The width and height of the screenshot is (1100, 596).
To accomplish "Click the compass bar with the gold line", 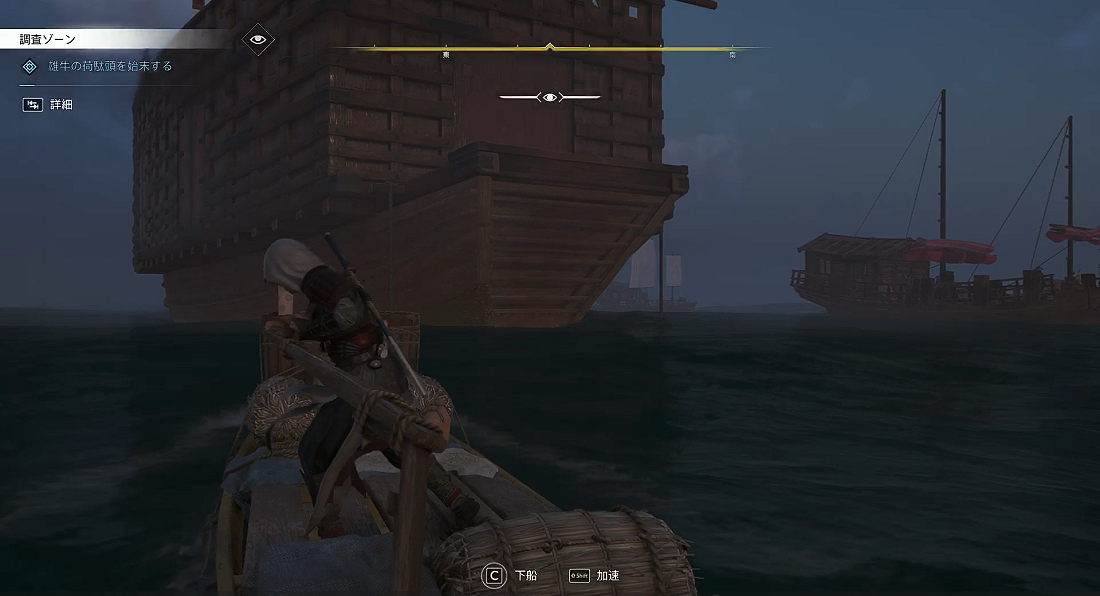I will coord(548,48).
